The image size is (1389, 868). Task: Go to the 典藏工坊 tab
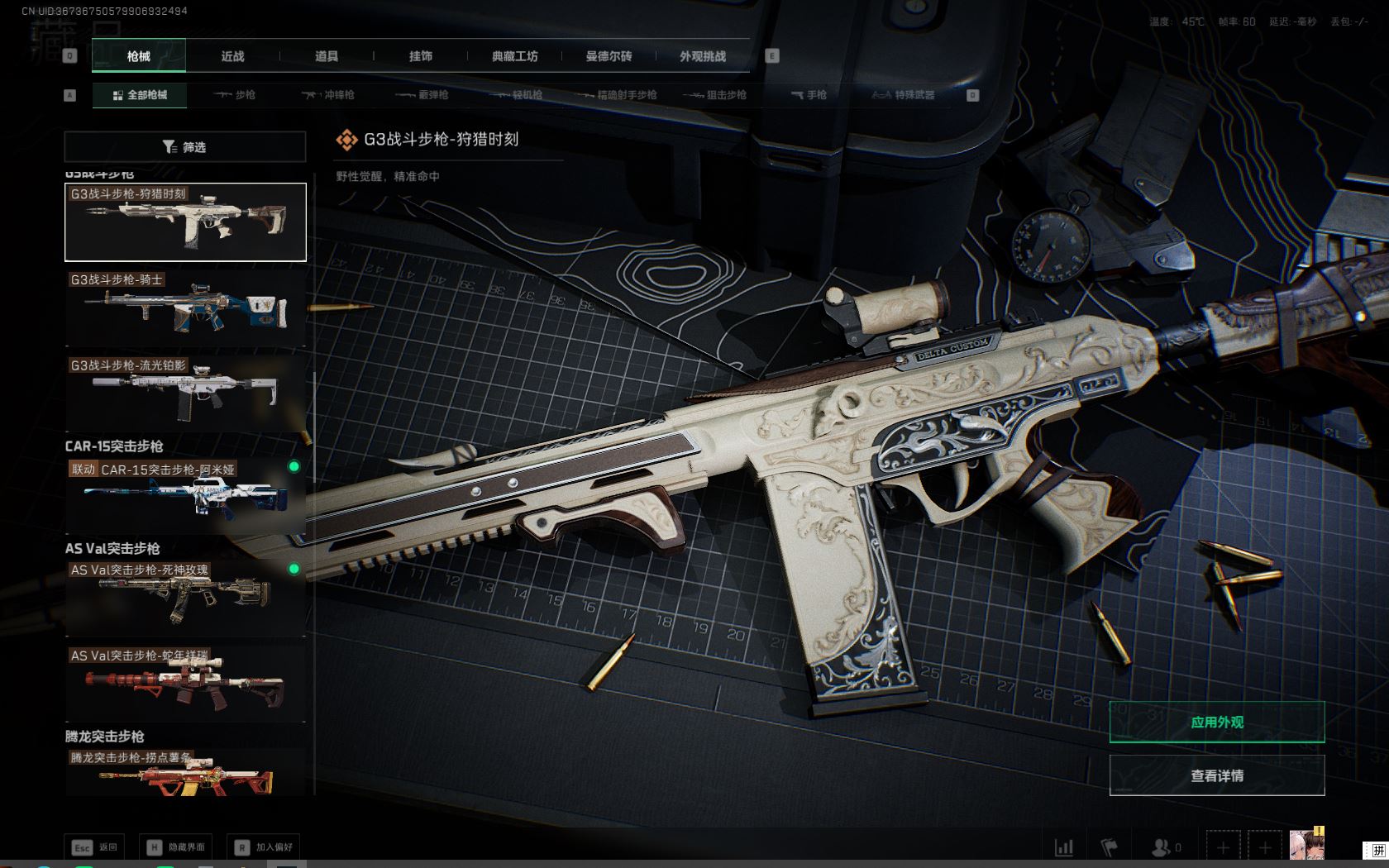[514, 56]
